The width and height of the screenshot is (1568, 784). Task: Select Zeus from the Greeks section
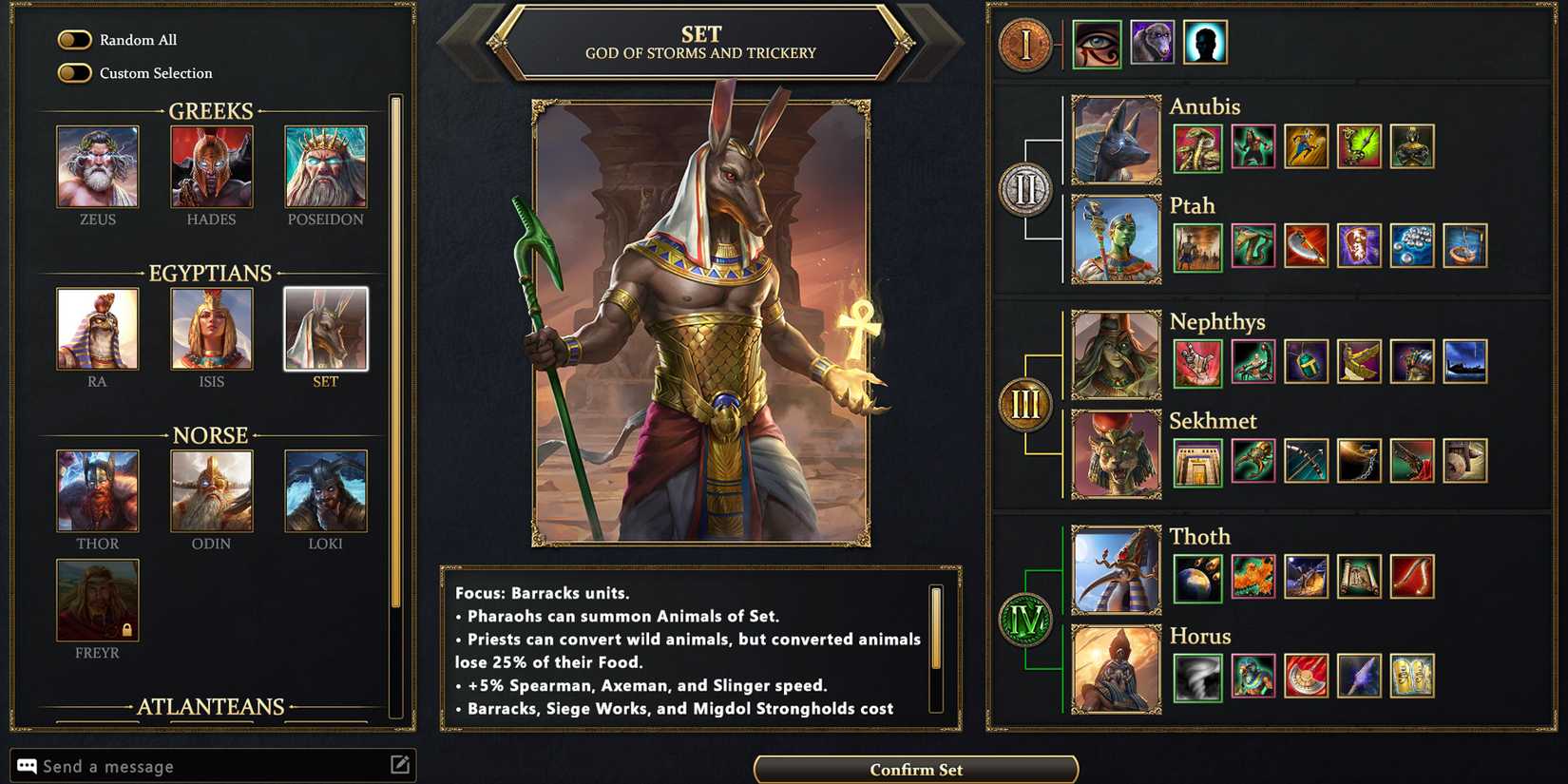(x=96, y=166)
